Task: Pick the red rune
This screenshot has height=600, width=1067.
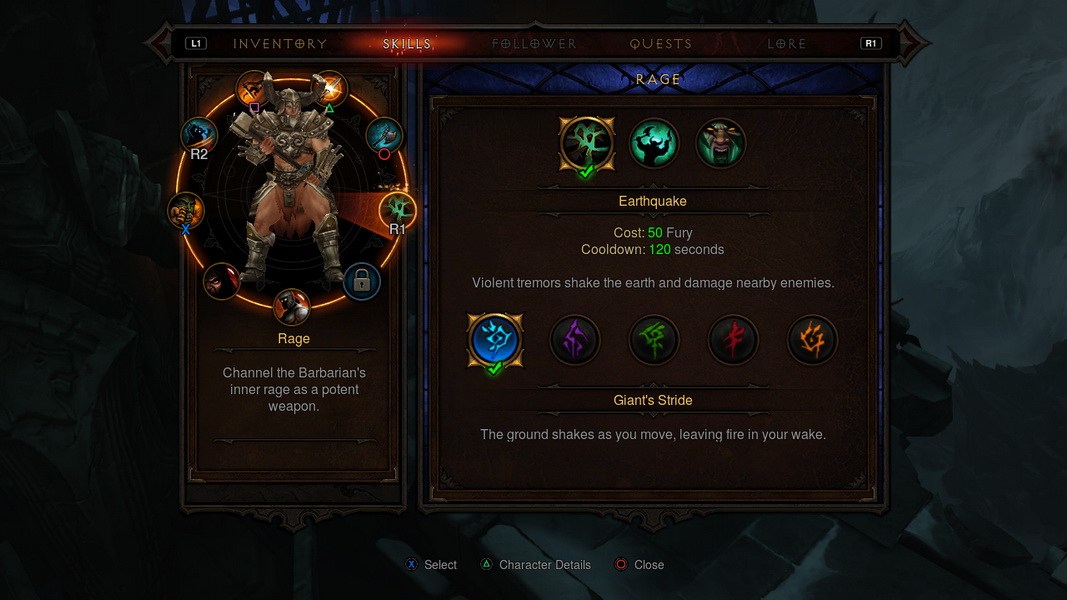Action: click(733, 340)
